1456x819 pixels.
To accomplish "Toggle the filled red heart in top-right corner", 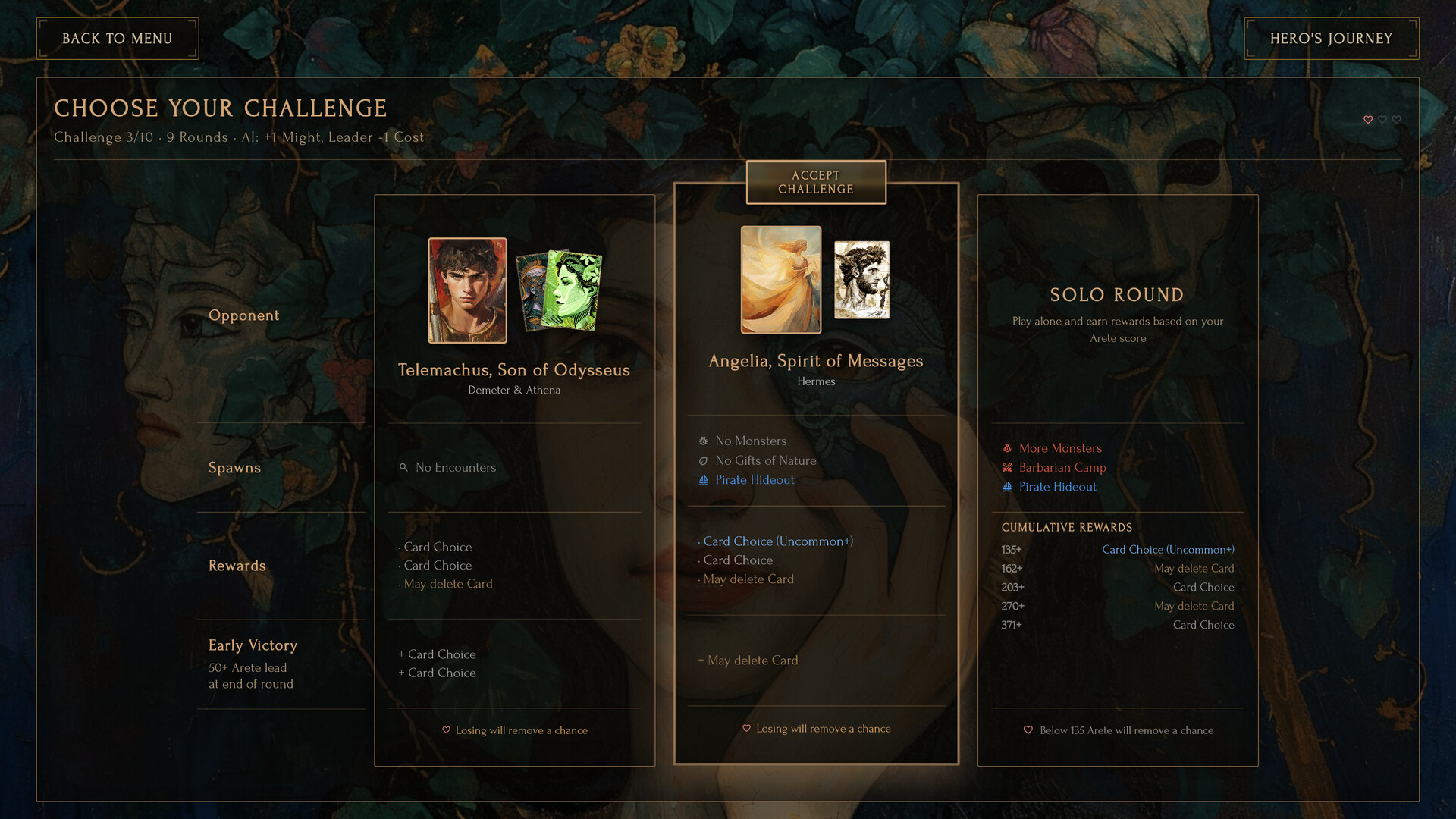I will pos(1368,120).
